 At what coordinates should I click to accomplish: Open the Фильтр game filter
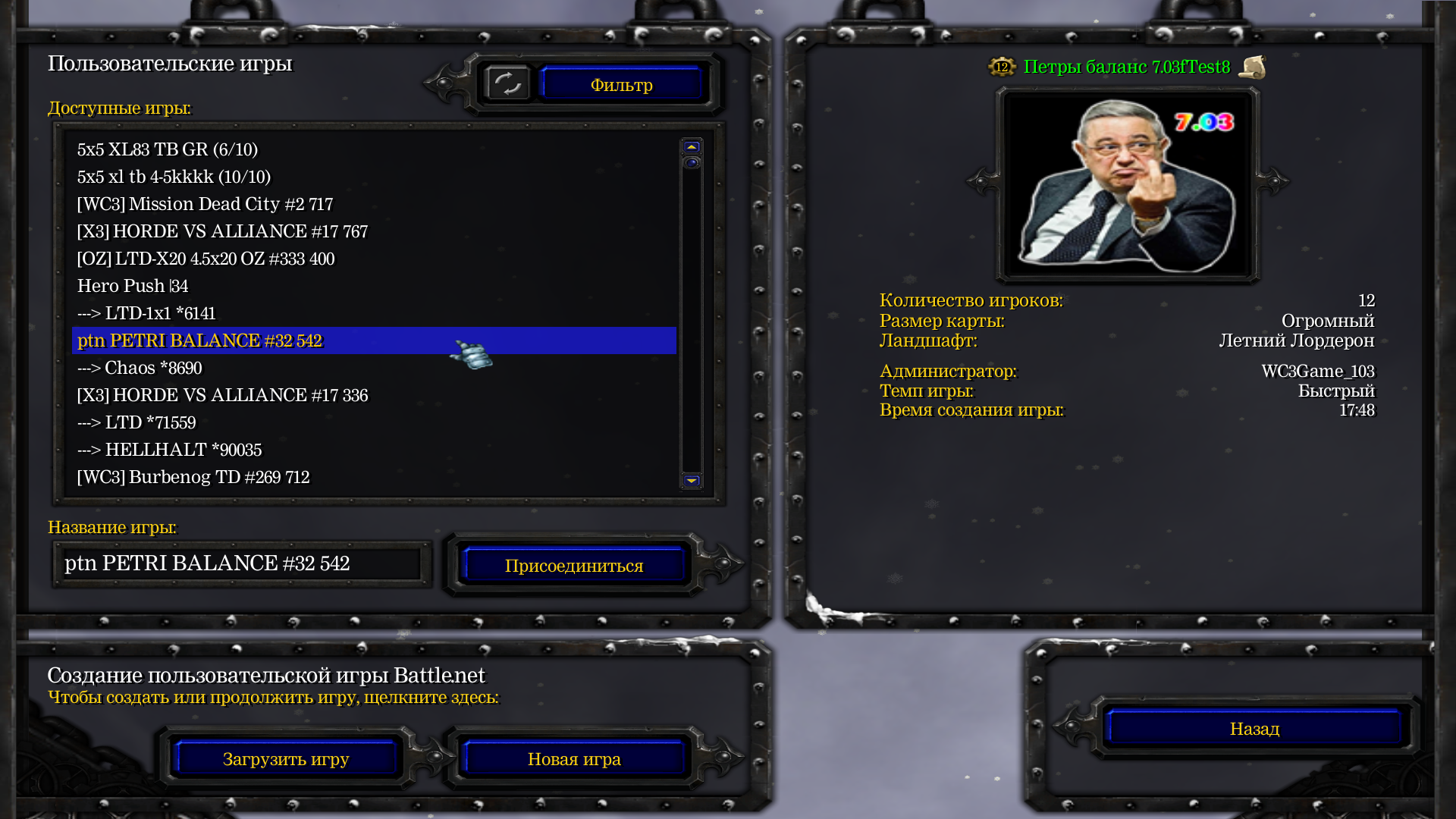621,85
